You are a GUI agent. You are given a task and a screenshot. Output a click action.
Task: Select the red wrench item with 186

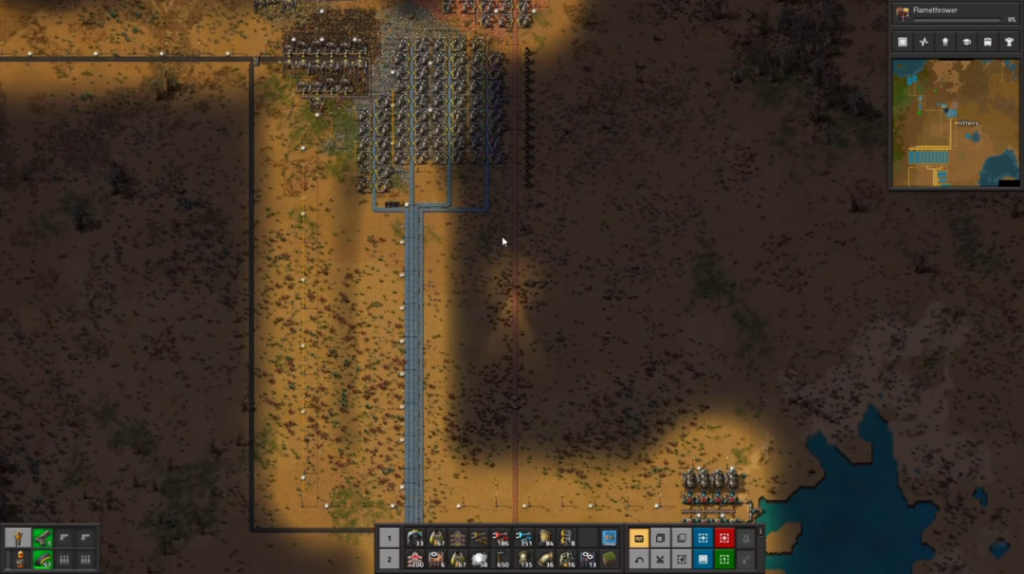click(x=501, y=538)
